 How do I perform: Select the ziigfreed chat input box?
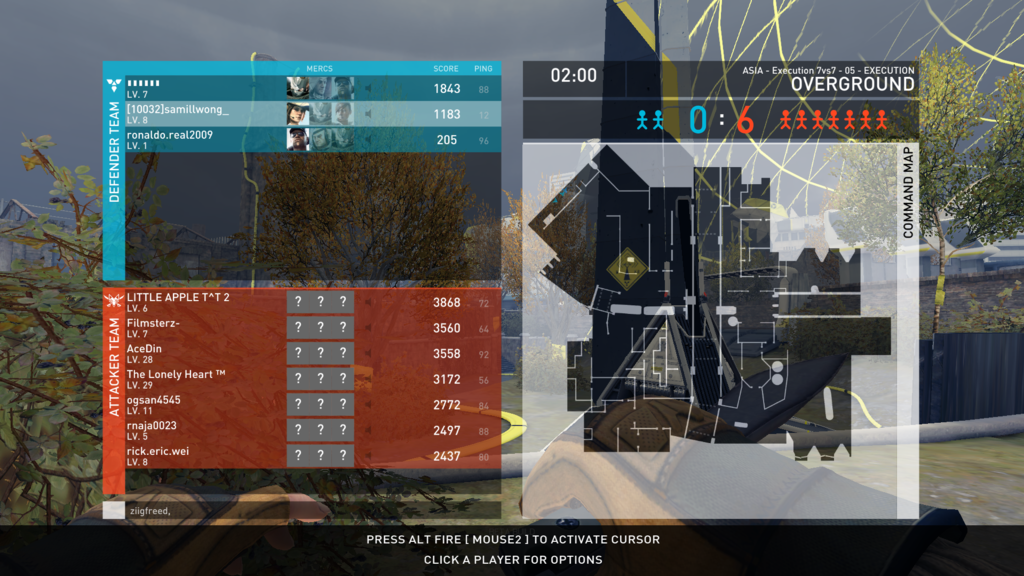(x=300, y=511)
